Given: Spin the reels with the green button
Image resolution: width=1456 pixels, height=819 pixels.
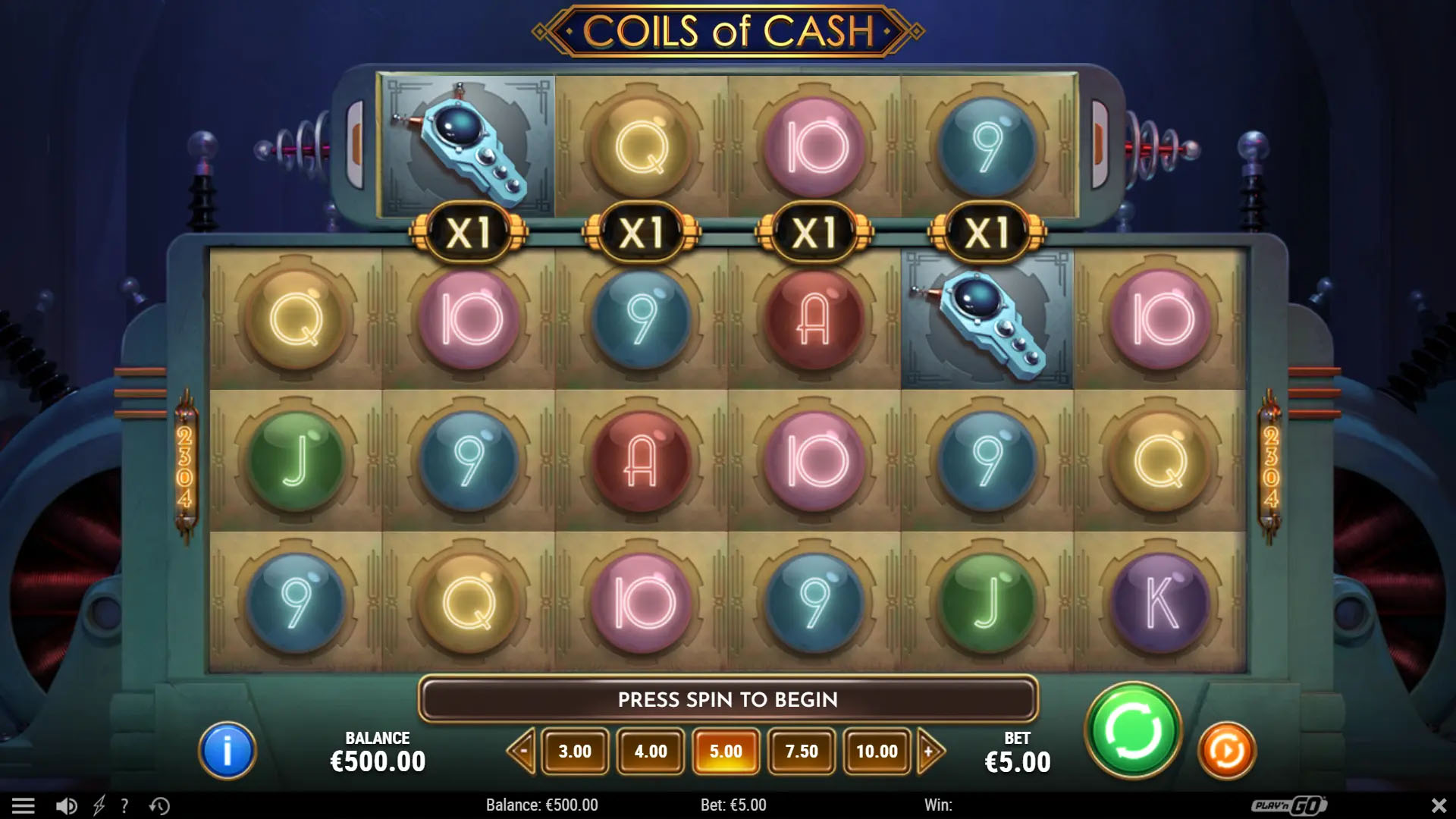Looking at the screenshot, I should (1133, 731).
